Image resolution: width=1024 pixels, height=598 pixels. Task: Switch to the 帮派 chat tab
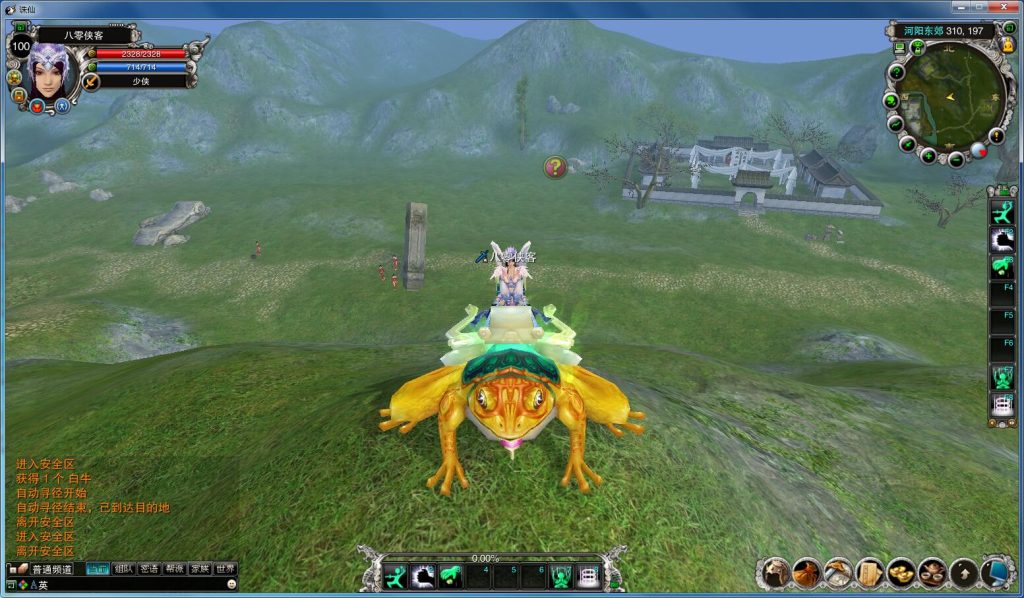click(x=175, y=569)
